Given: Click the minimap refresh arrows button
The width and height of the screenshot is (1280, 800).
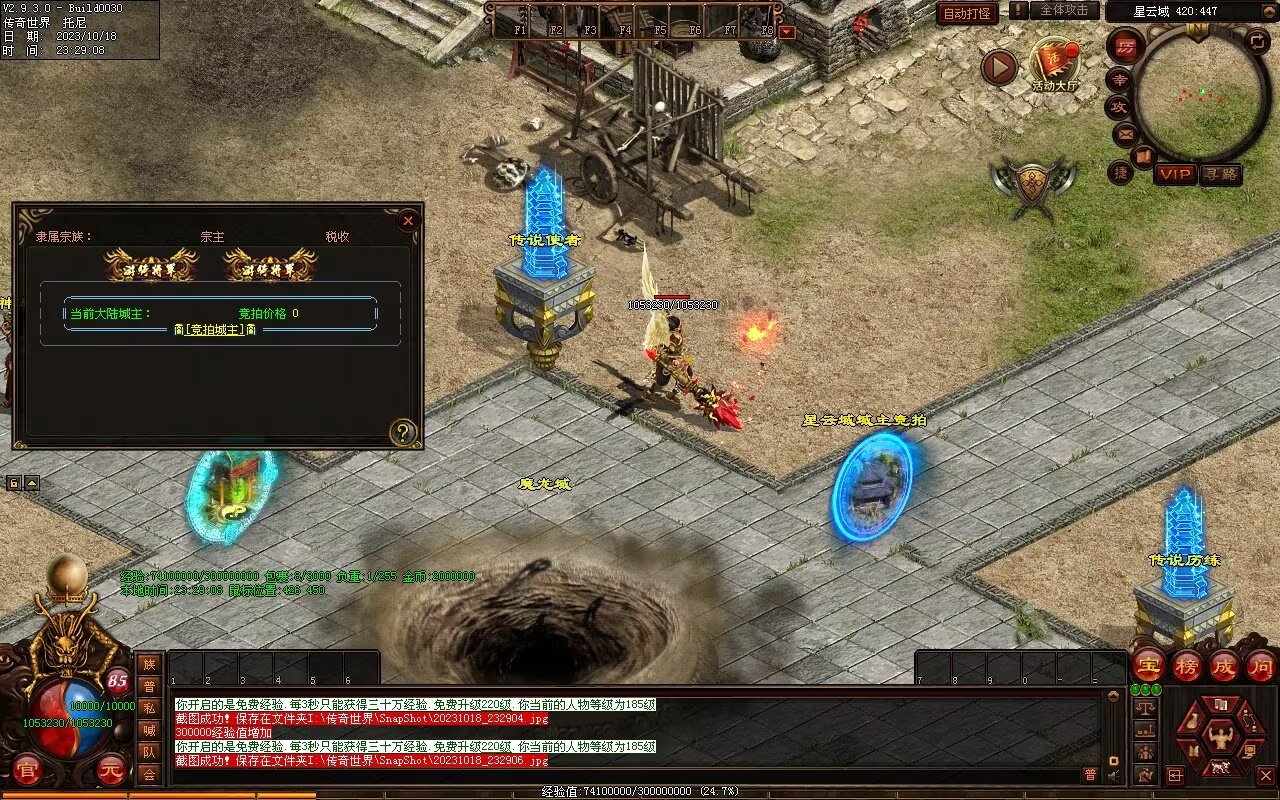Looking at the screenshot, I should coord(1257,41).
